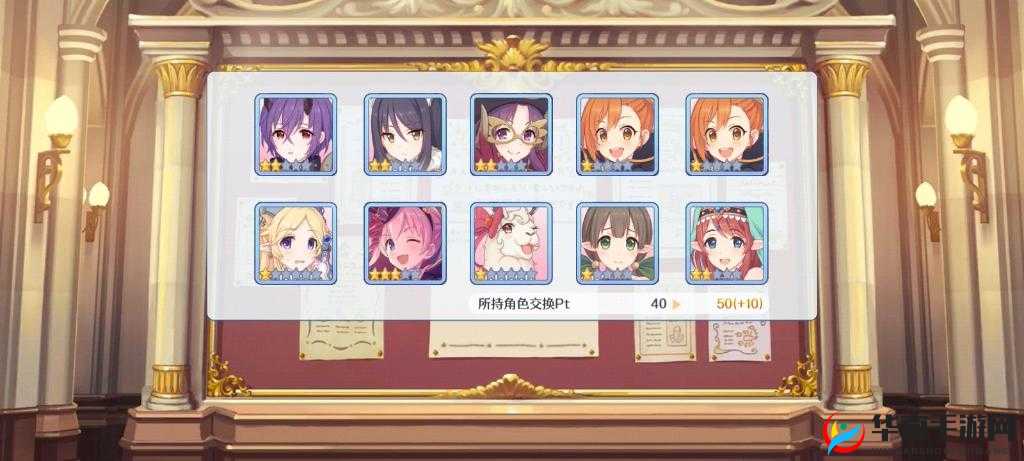The image size is (1024, 461).
Task: Choose the black-haired girl character card
Action: click(x=404, y=135)
